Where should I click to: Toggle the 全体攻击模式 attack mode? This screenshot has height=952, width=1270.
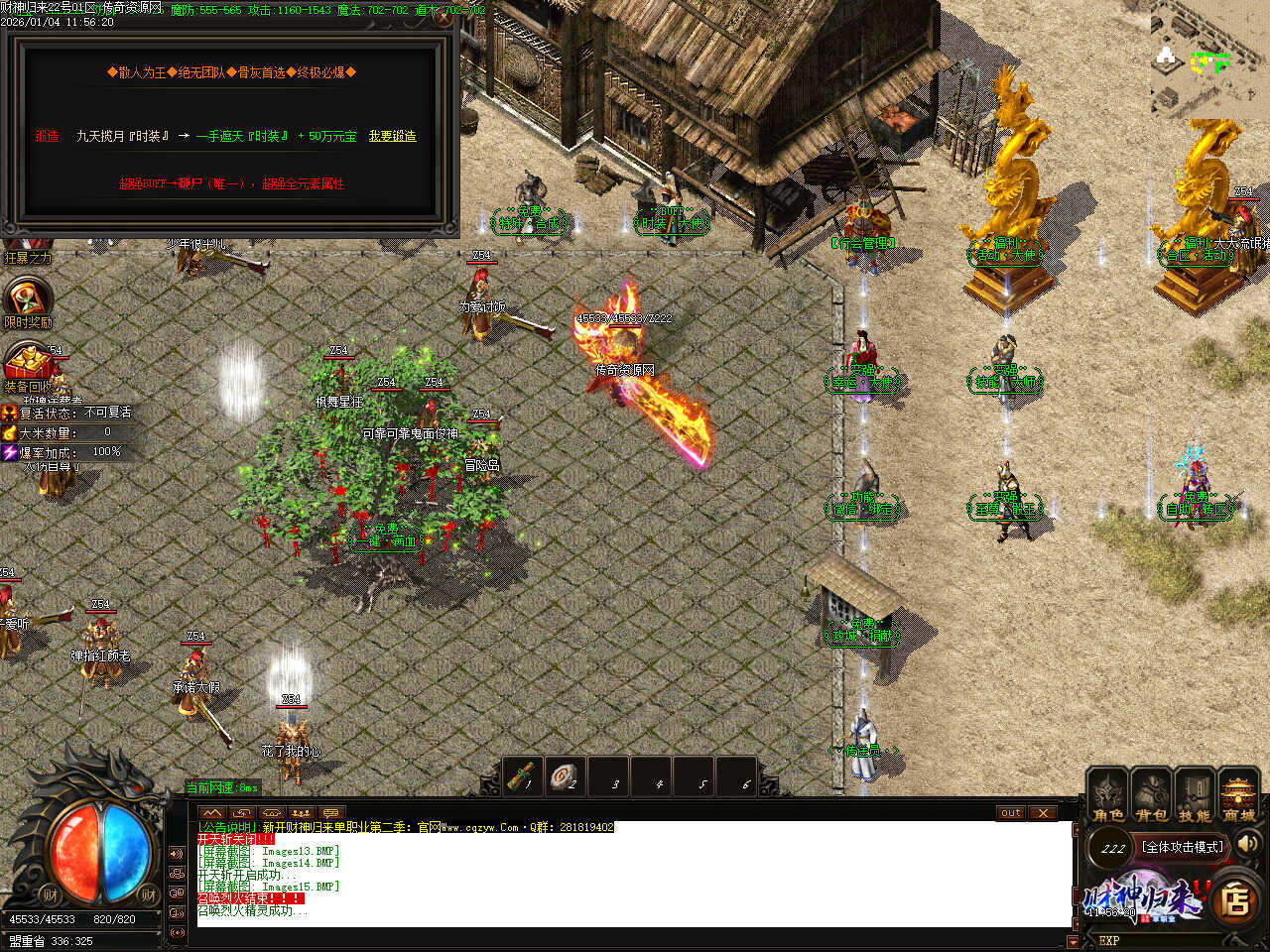[1182, 847]
